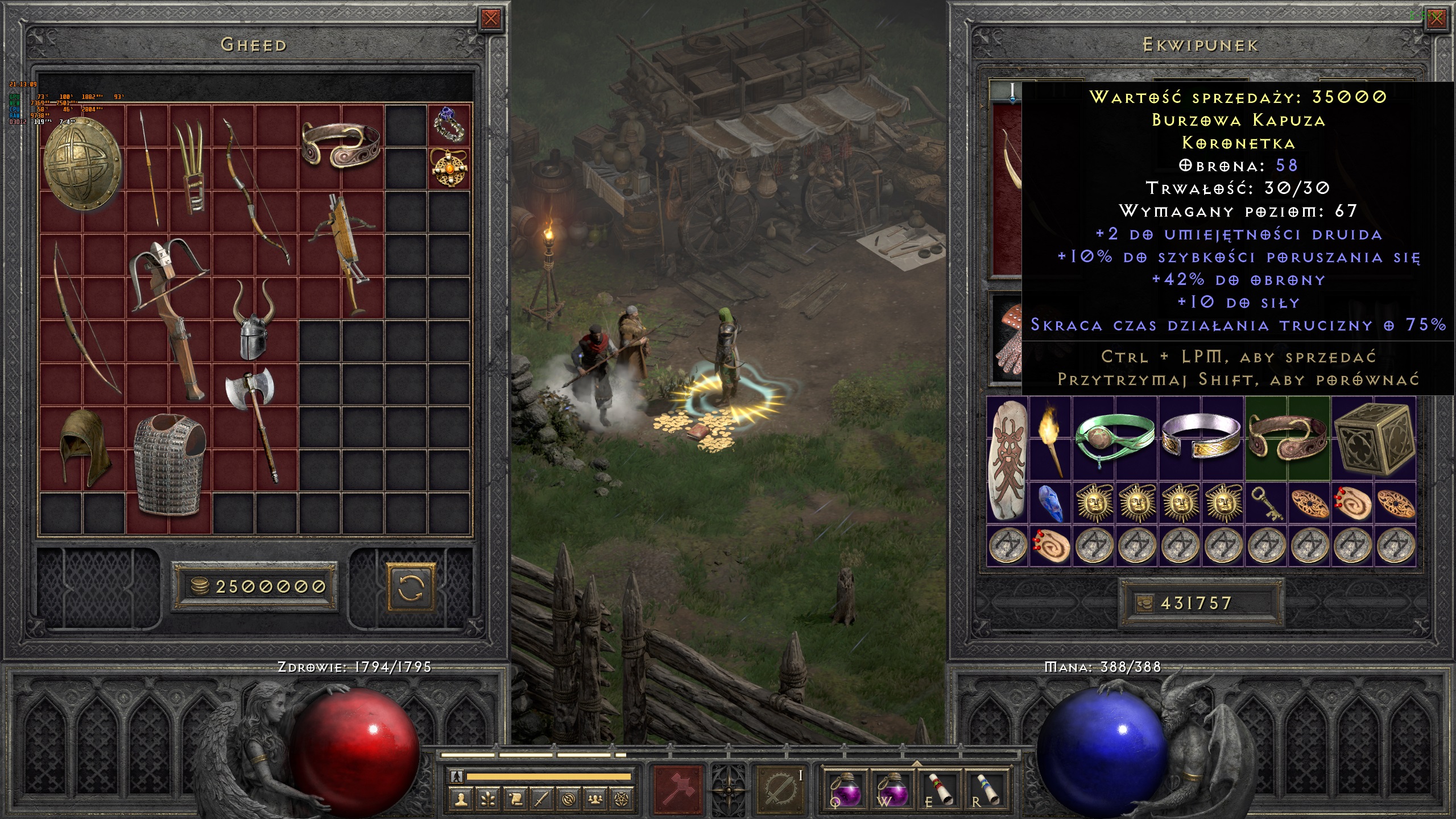Select the Horadric Cube in the inventory
Image resolution: width=1456 pixels, height=819 pixels.
[1374, 439]
